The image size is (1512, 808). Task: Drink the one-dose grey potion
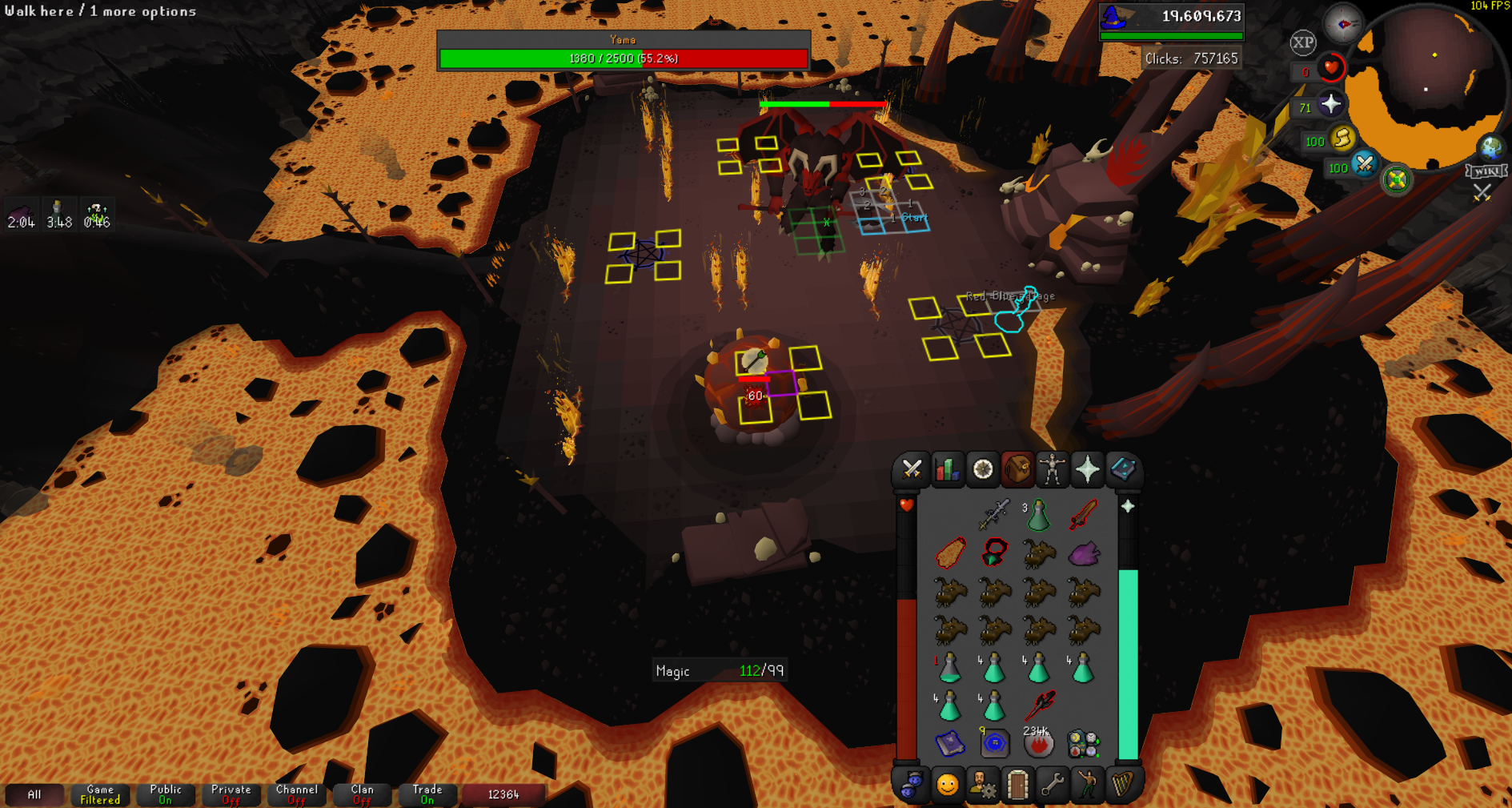pyautogui.click(x=950, y=669)
